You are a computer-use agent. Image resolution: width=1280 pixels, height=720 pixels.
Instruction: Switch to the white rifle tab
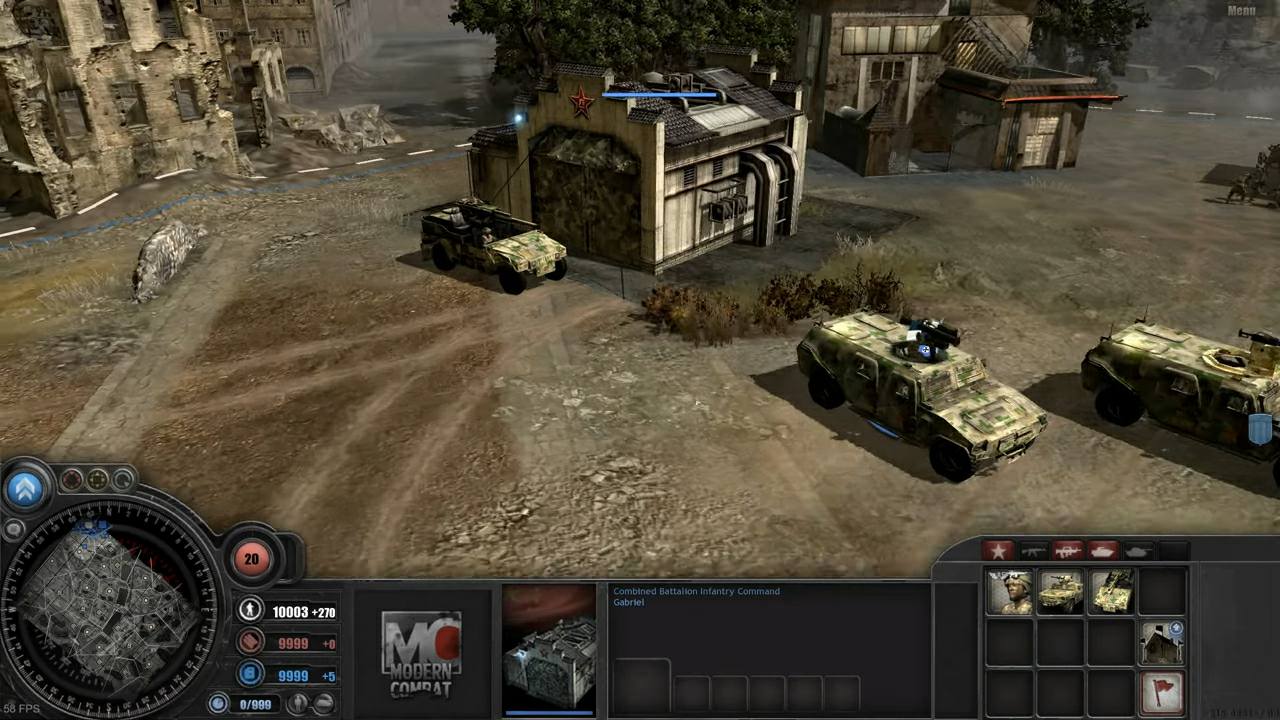pos(1067,550)
